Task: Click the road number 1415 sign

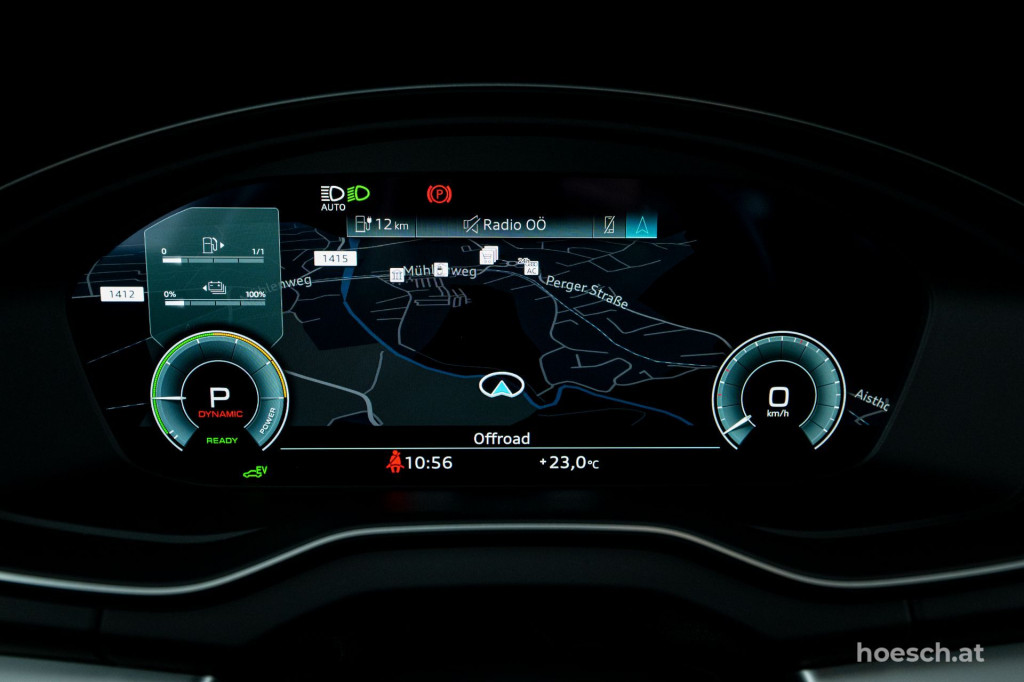Action: point(333,258)
